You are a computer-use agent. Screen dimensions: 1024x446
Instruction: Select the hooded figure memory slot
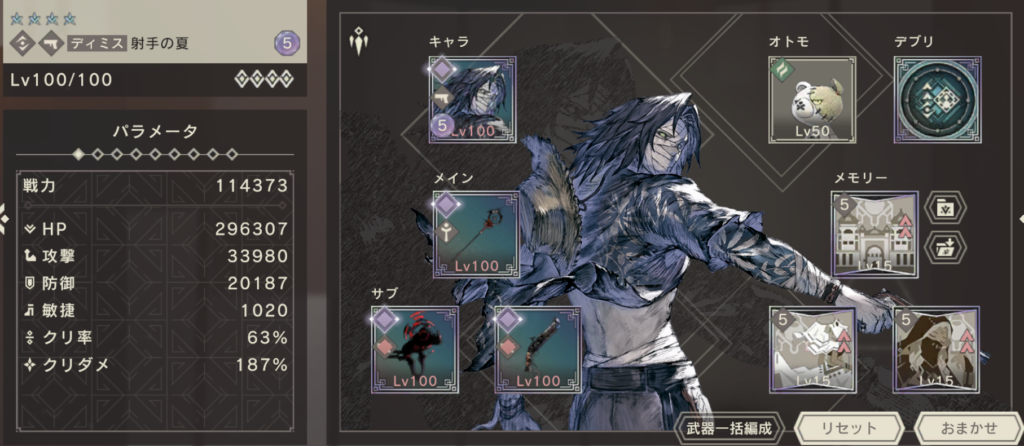click(x=936, y=349)
